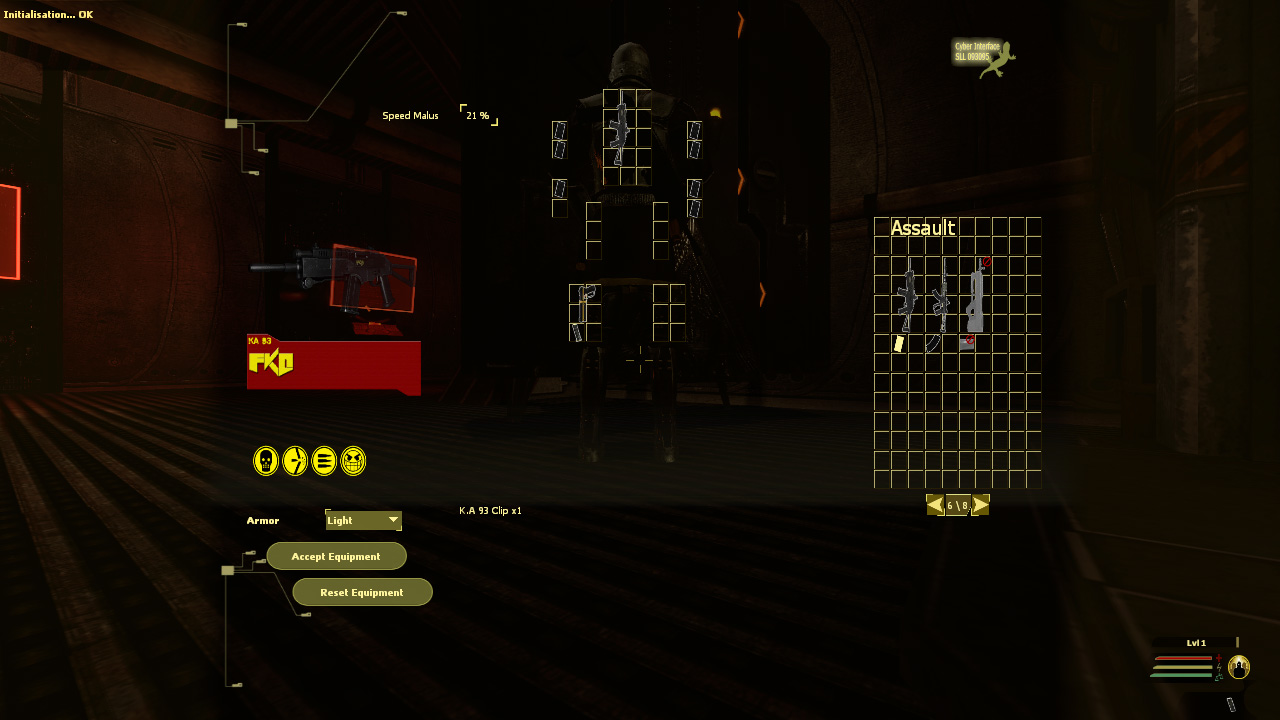Screen dimensions: 1280x720
Task: Open the Cyber Interface gecko logo
Action: point(984,57)
